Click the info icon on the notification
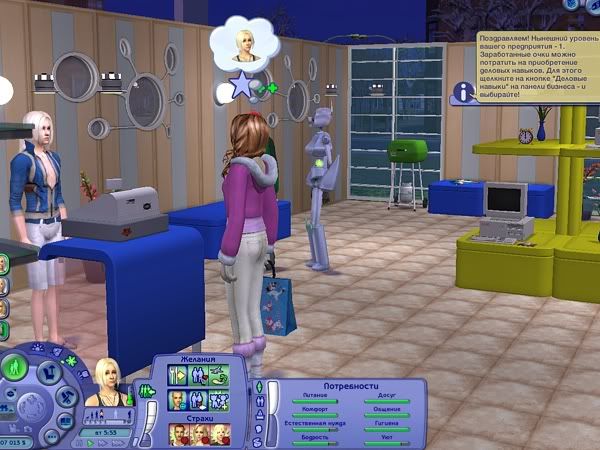This screenshot has height=450, width=600. [x=462, y=92]
